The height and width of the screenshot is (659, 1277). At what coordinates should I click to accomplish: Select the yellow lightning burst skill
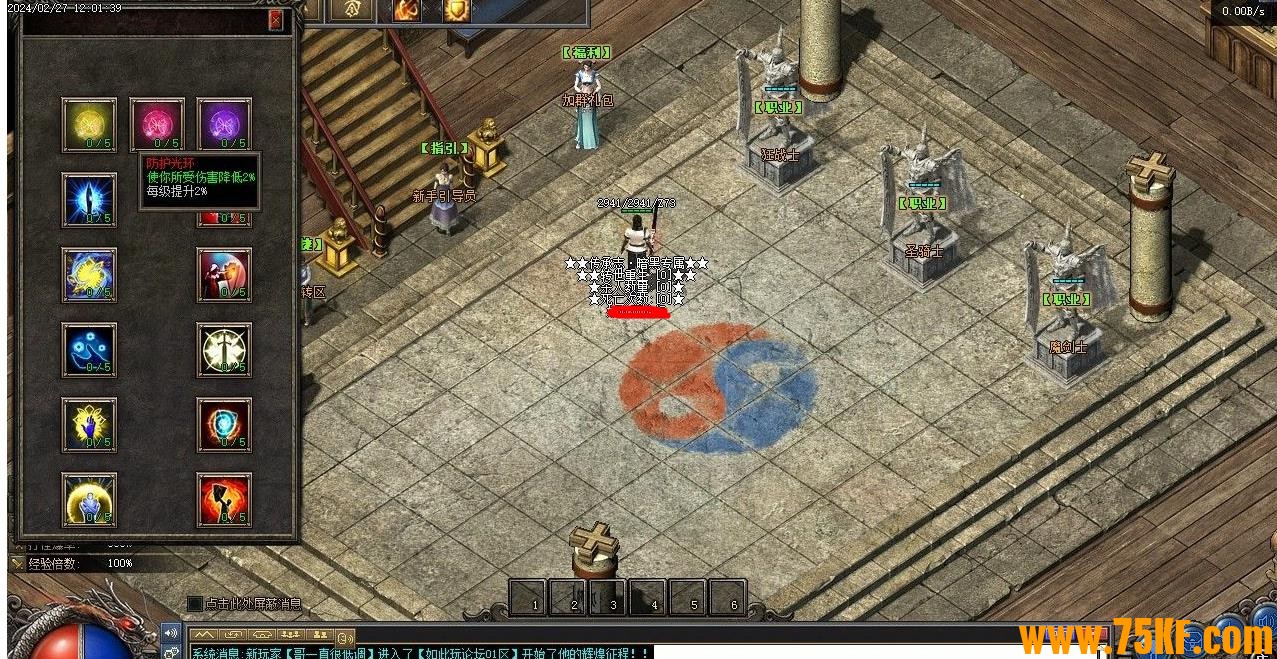[89, 274]
